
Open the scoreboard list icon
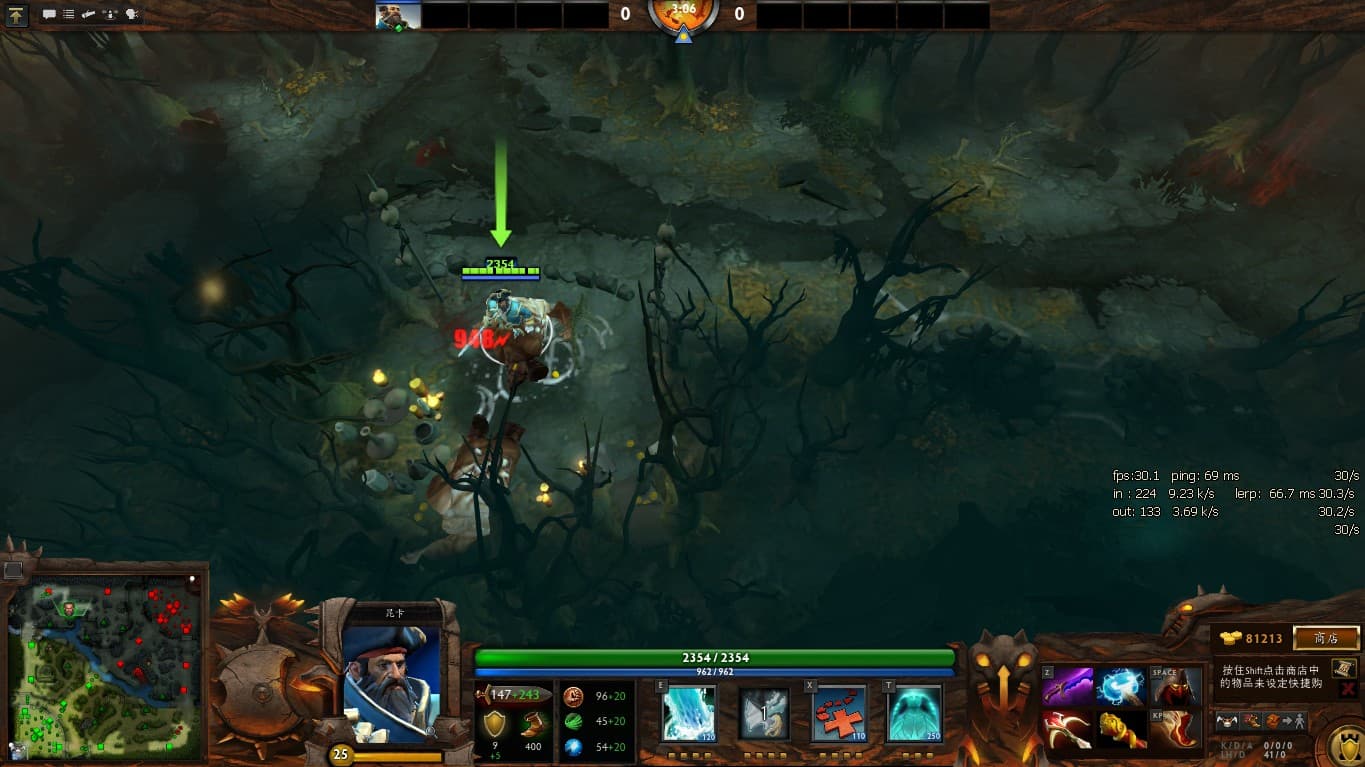click(x=68, y=15)
